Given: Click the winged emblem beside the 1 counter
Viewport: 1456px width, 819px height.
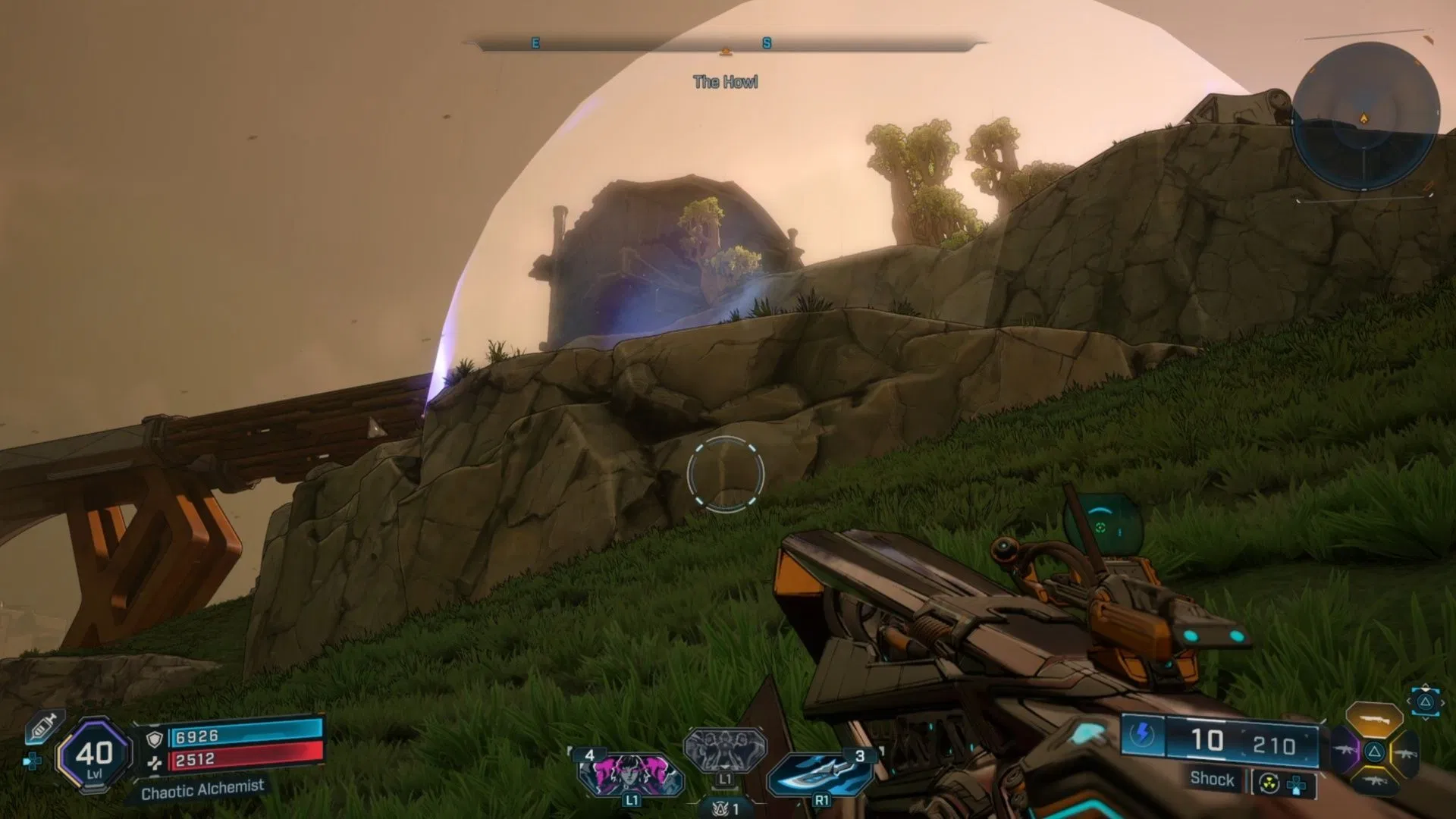Looking at the screenshot, I should tap(719, 807).
